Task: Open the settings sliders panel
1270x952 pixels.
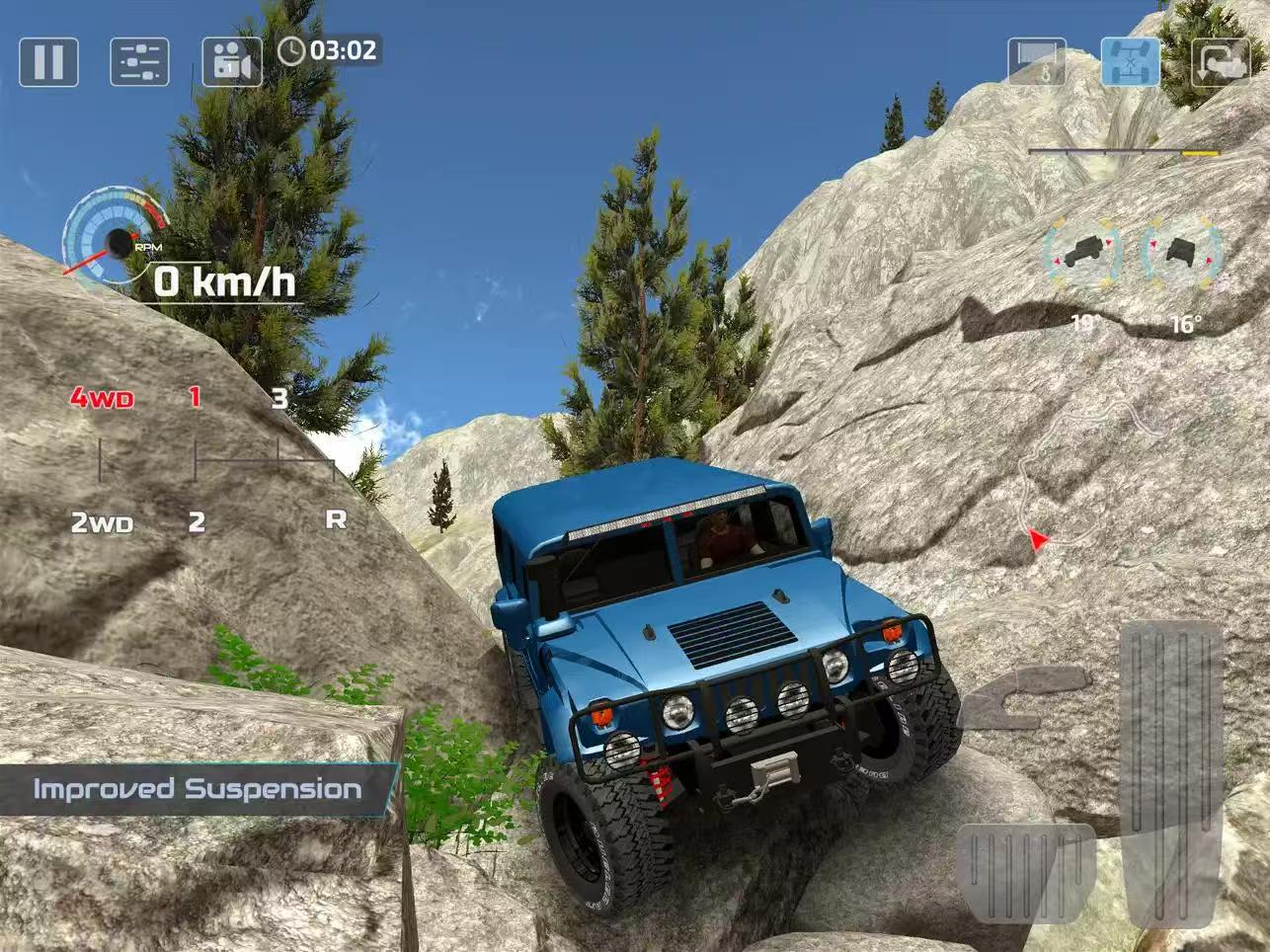Action: tap(138, 62)
